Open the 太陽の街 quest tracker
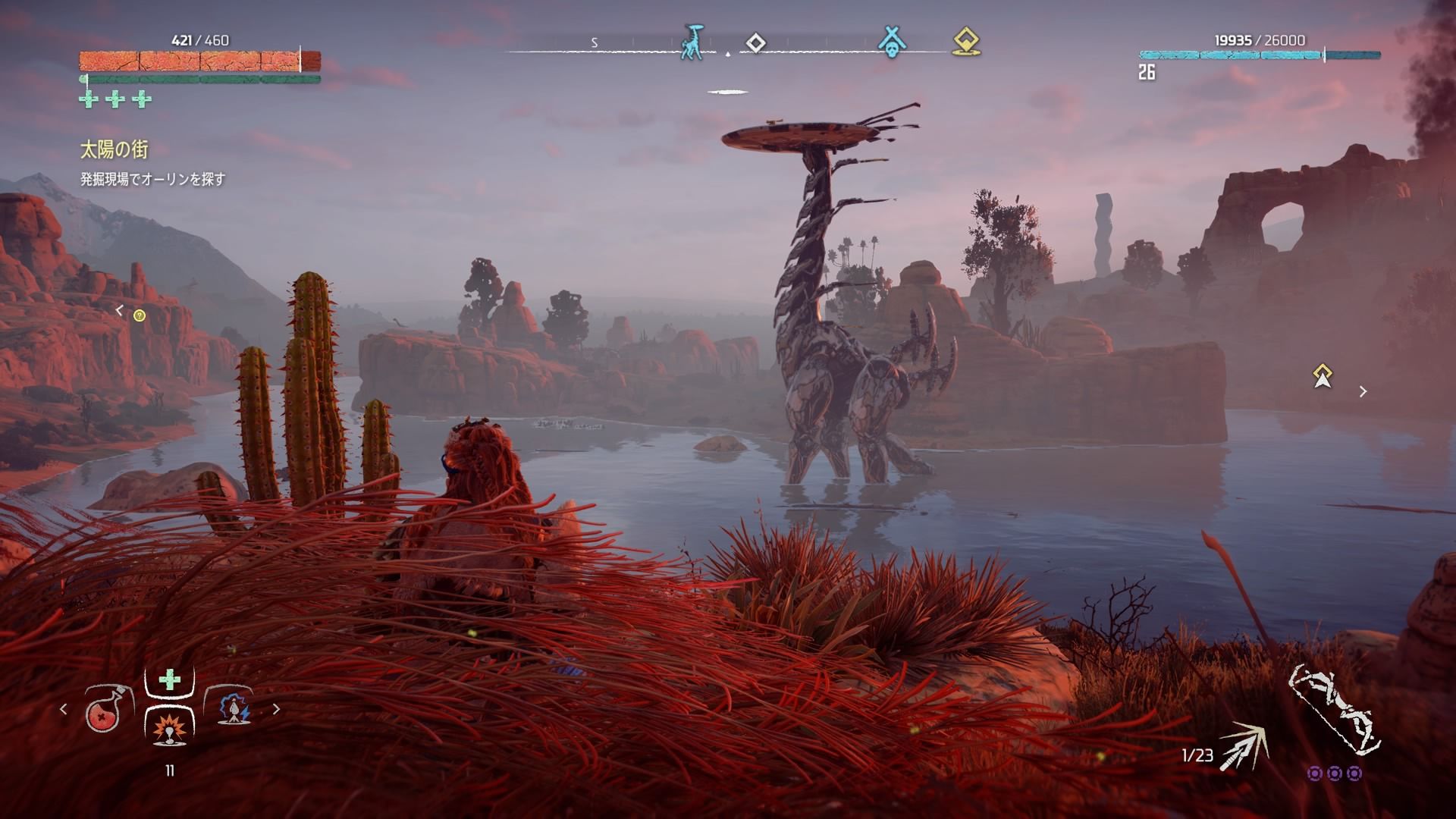1456x819 pixels. (115, 150)
